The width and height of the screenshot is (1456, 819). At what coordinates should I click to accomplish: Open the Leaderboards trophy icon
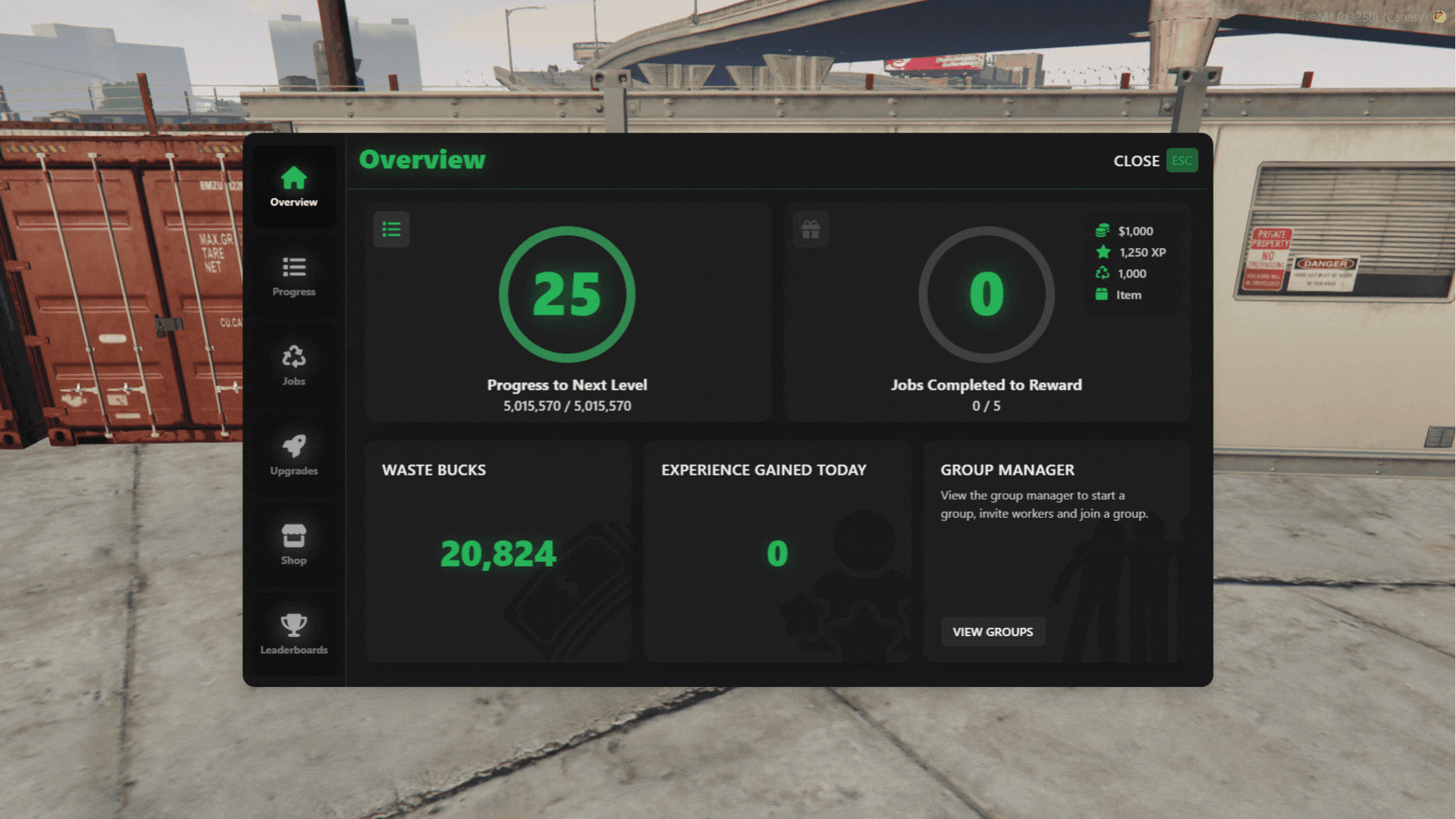tap(293, 624)
